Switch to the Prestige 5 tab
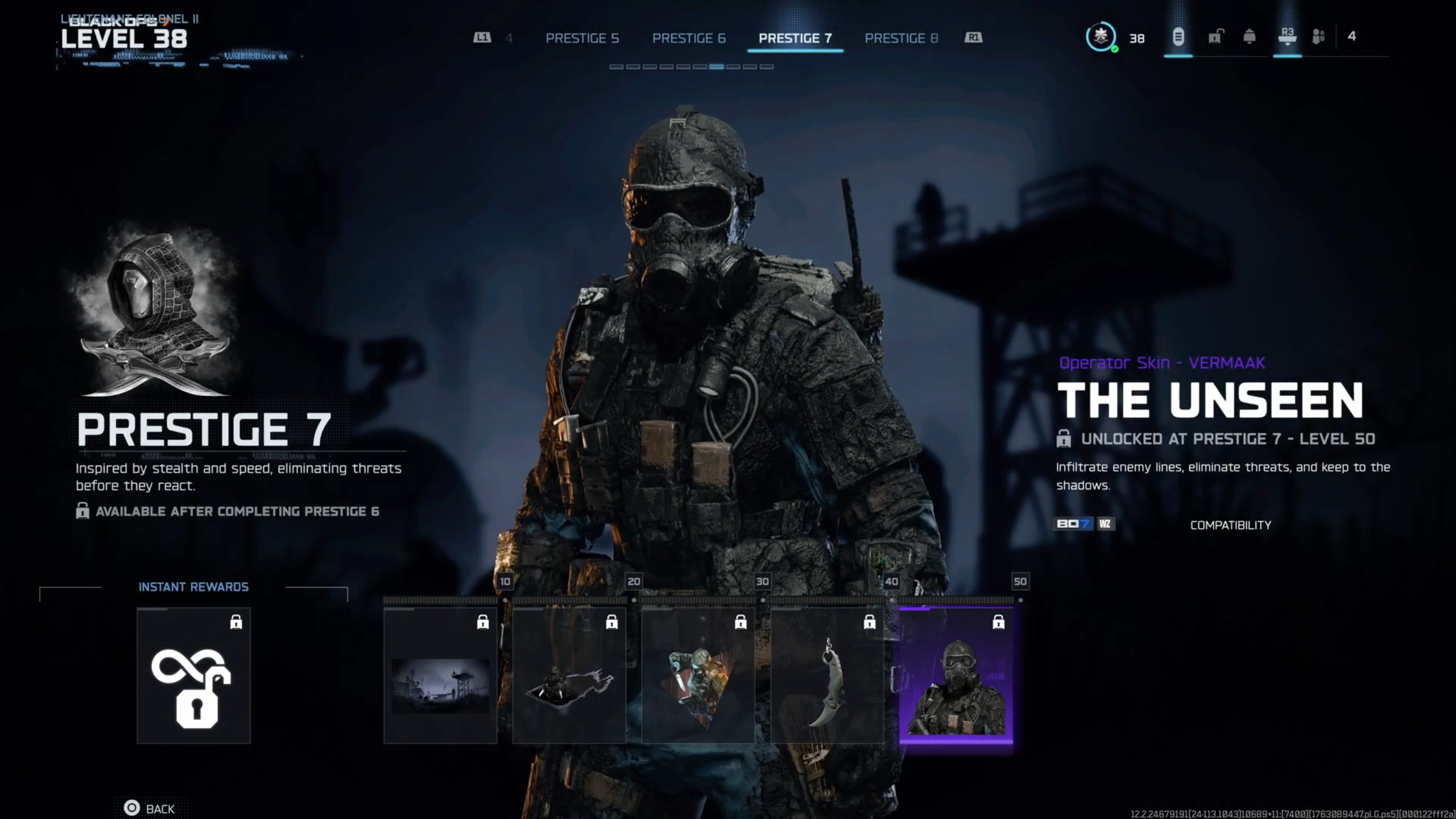Image resolution: width=1456 pixels, height=819 pixels. tap(582, 38)
